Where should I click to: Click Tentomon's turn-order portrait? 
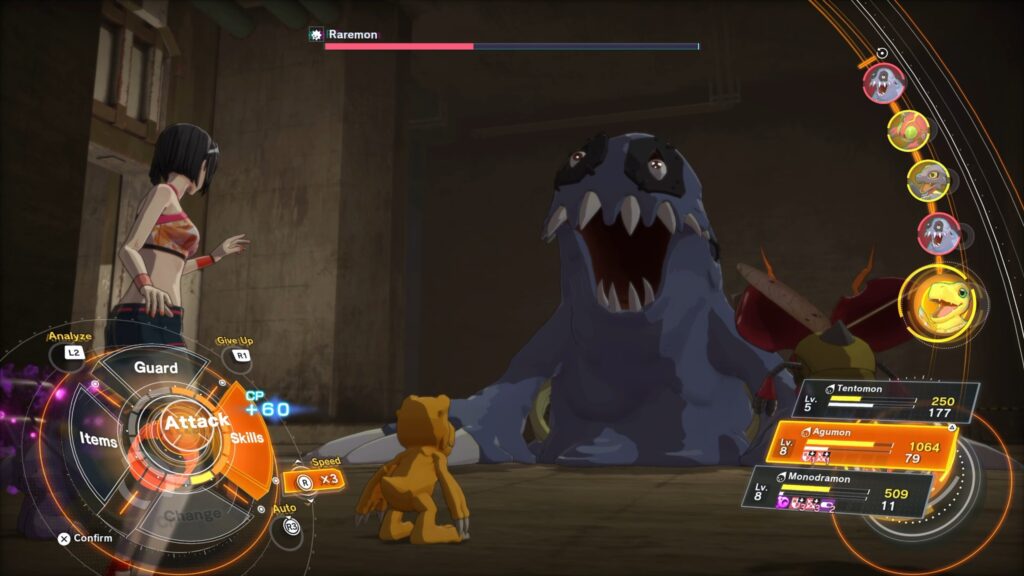908,130
